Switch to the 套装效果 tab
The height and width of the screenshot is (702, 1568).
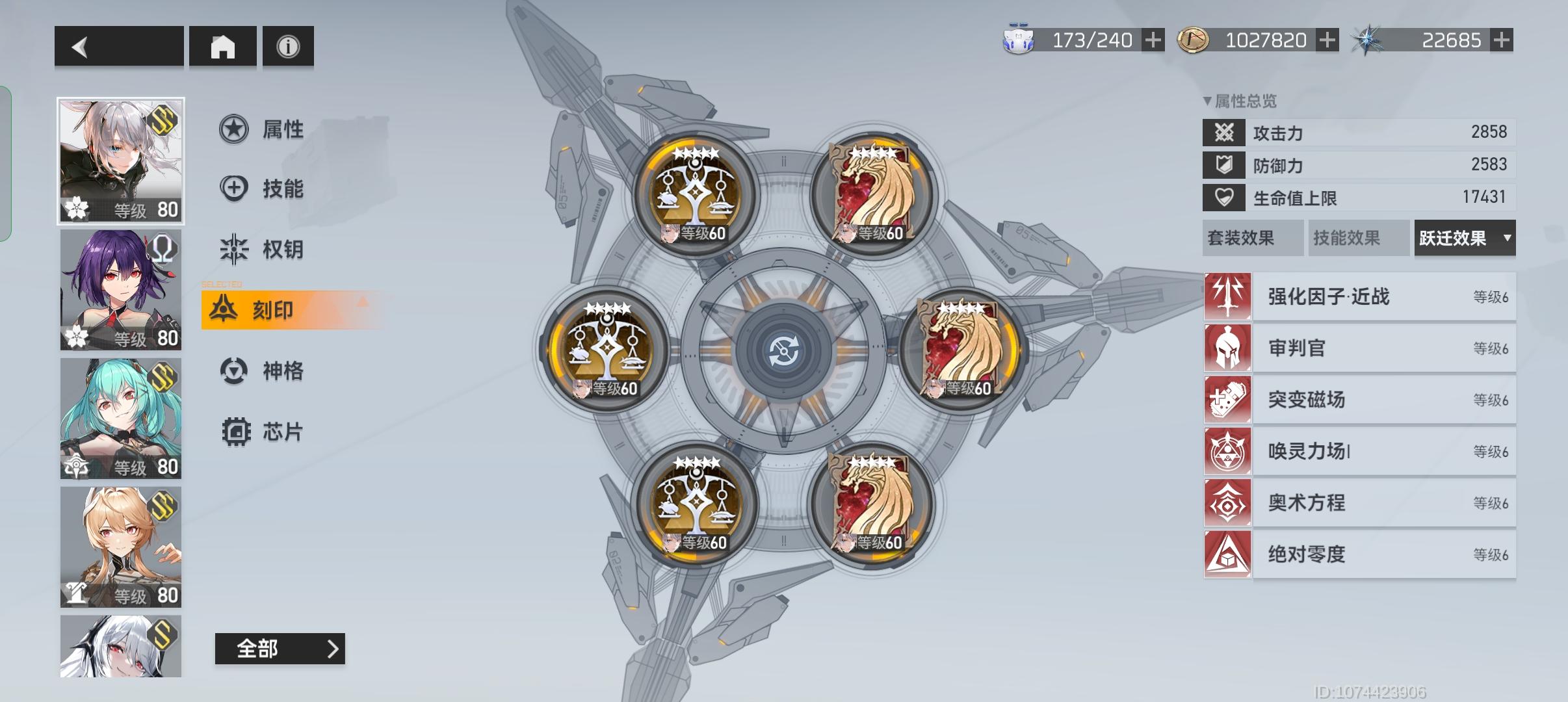click(x=1253, y=239)
